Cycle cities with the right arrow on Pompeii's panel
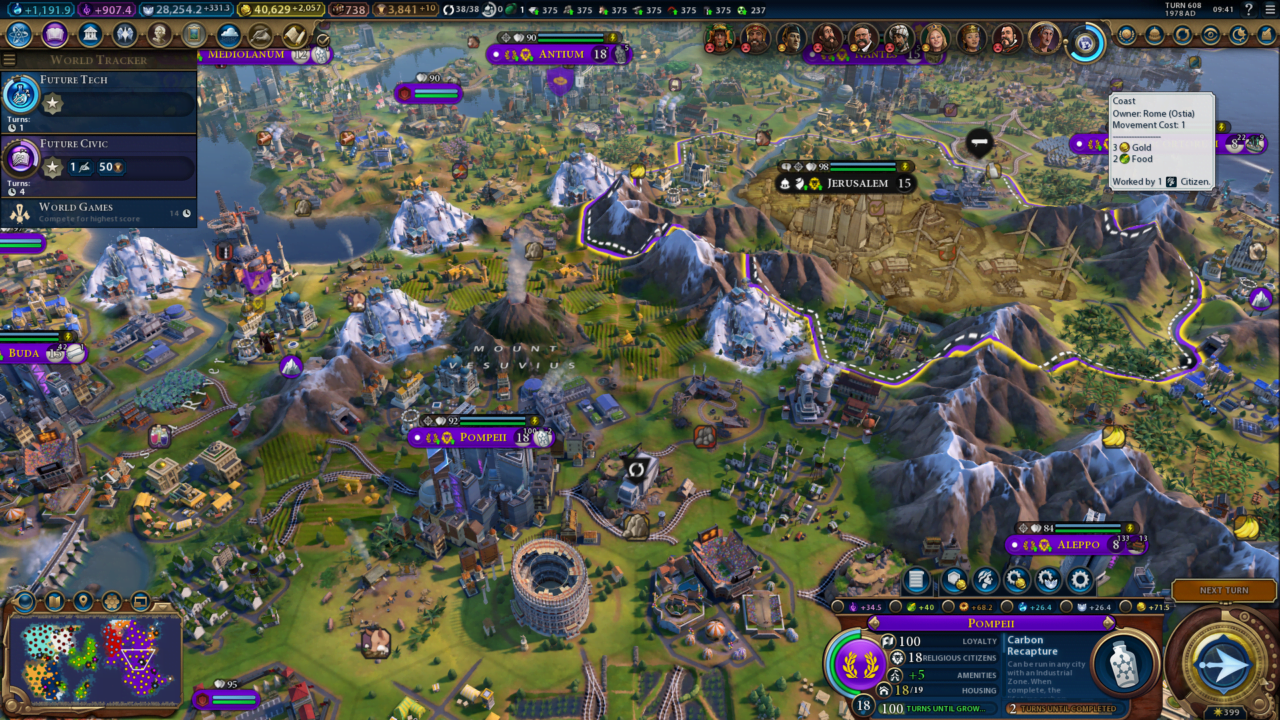 [1107, 621]
